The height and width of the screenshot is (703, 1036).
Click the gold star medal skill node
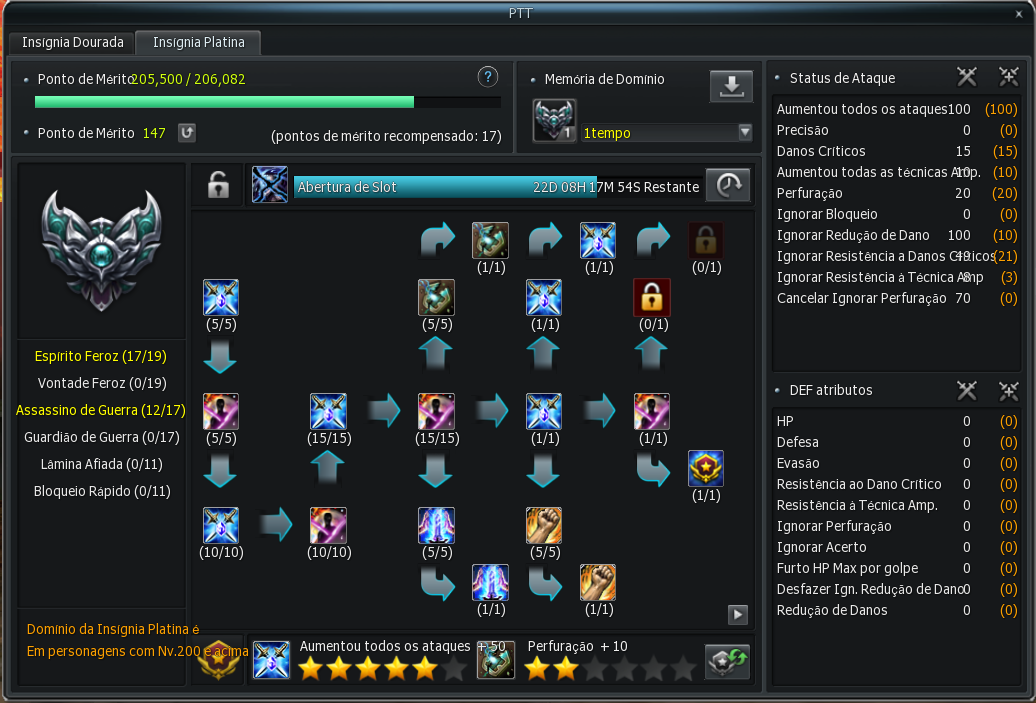(x=706, y=469)
